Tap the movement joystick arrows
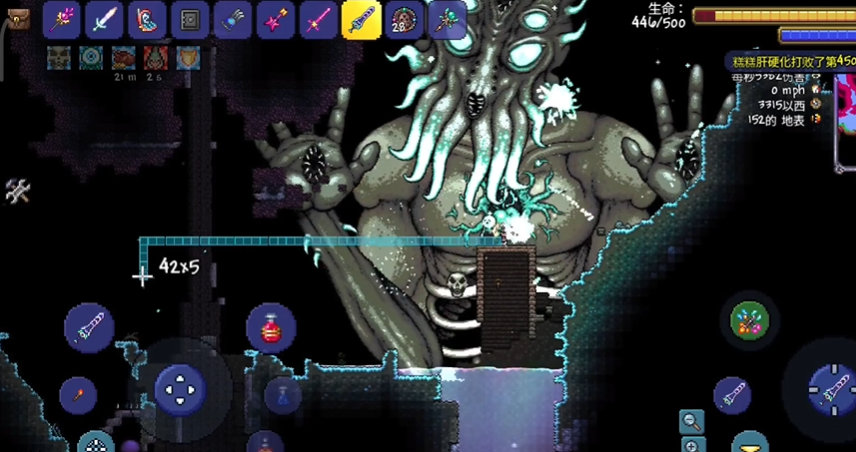Viewport: 856px width, 452px height. click(180, 389)
